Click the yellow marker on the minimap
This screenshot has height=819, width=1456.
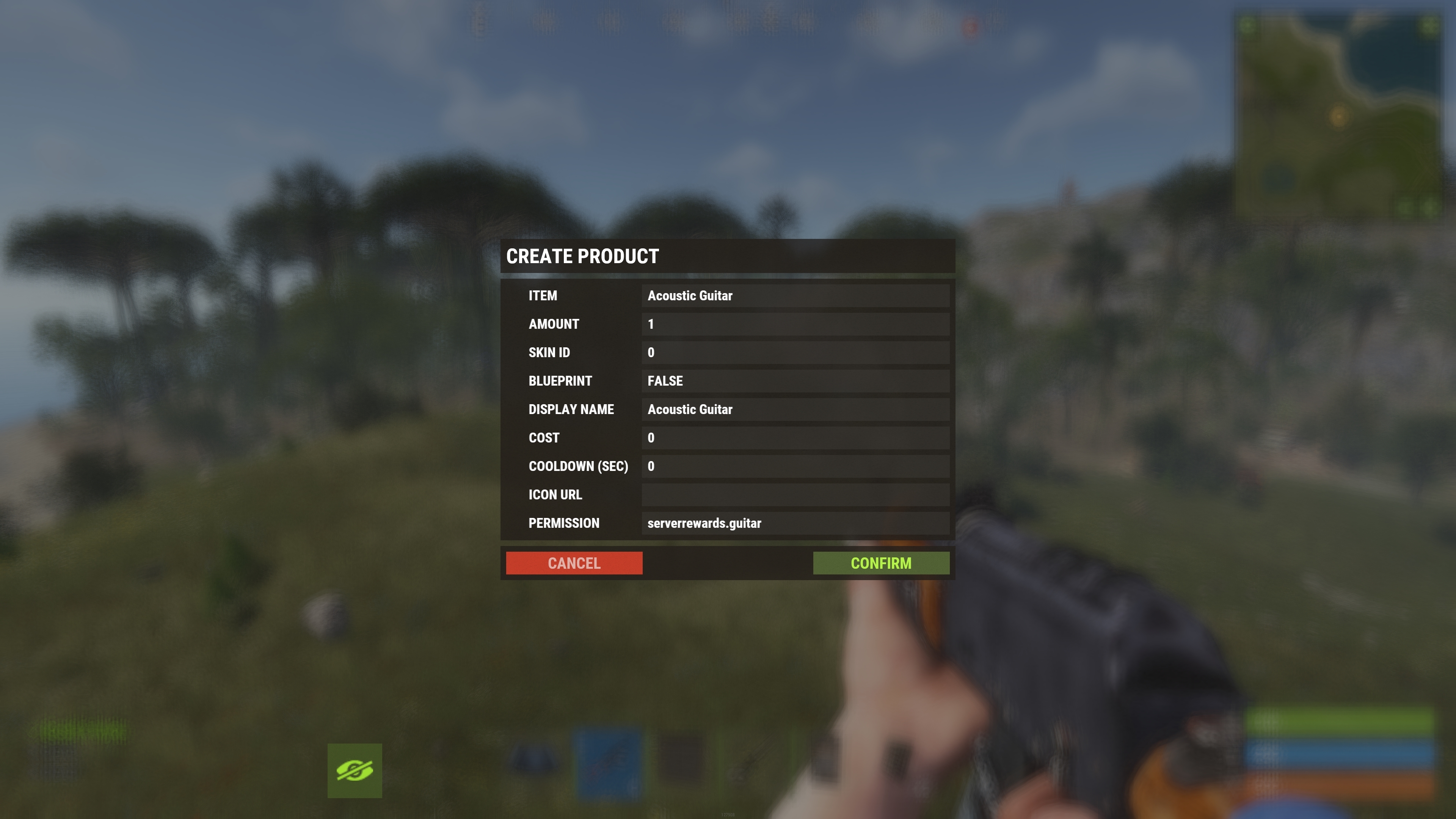[x=1338, y=116]
